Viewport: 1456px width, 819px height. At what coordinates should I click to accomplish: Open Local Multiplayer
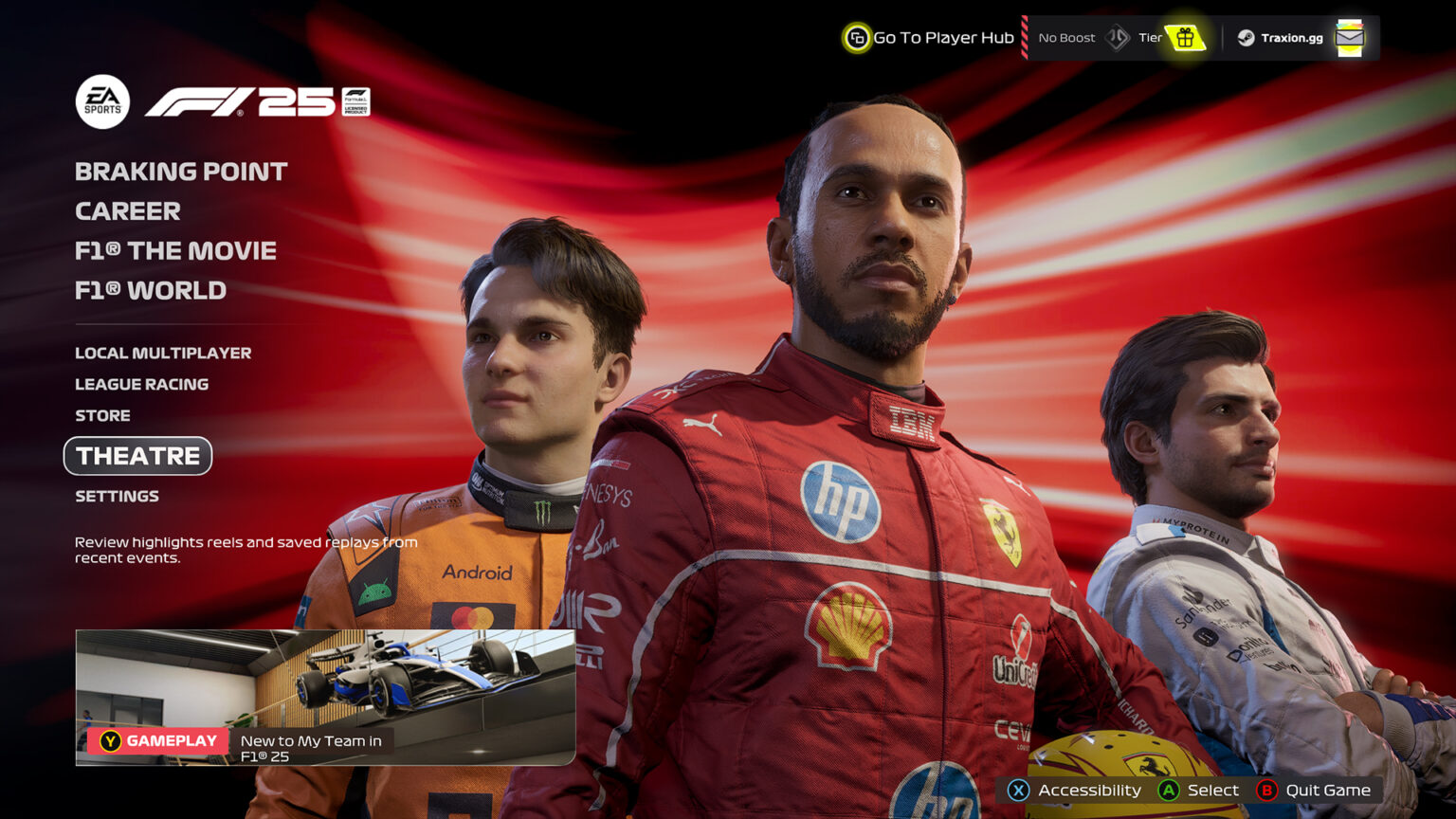click(163, 354)
